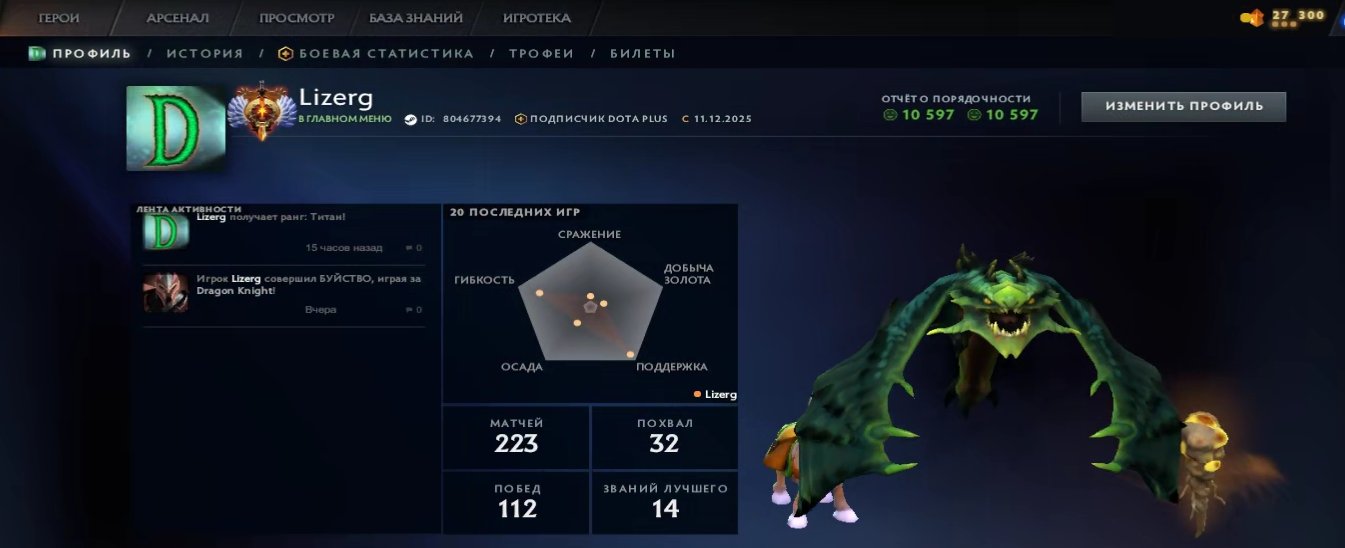Click the green D profile avatar
Screen dimensions: 1345x548
(175, 128)
